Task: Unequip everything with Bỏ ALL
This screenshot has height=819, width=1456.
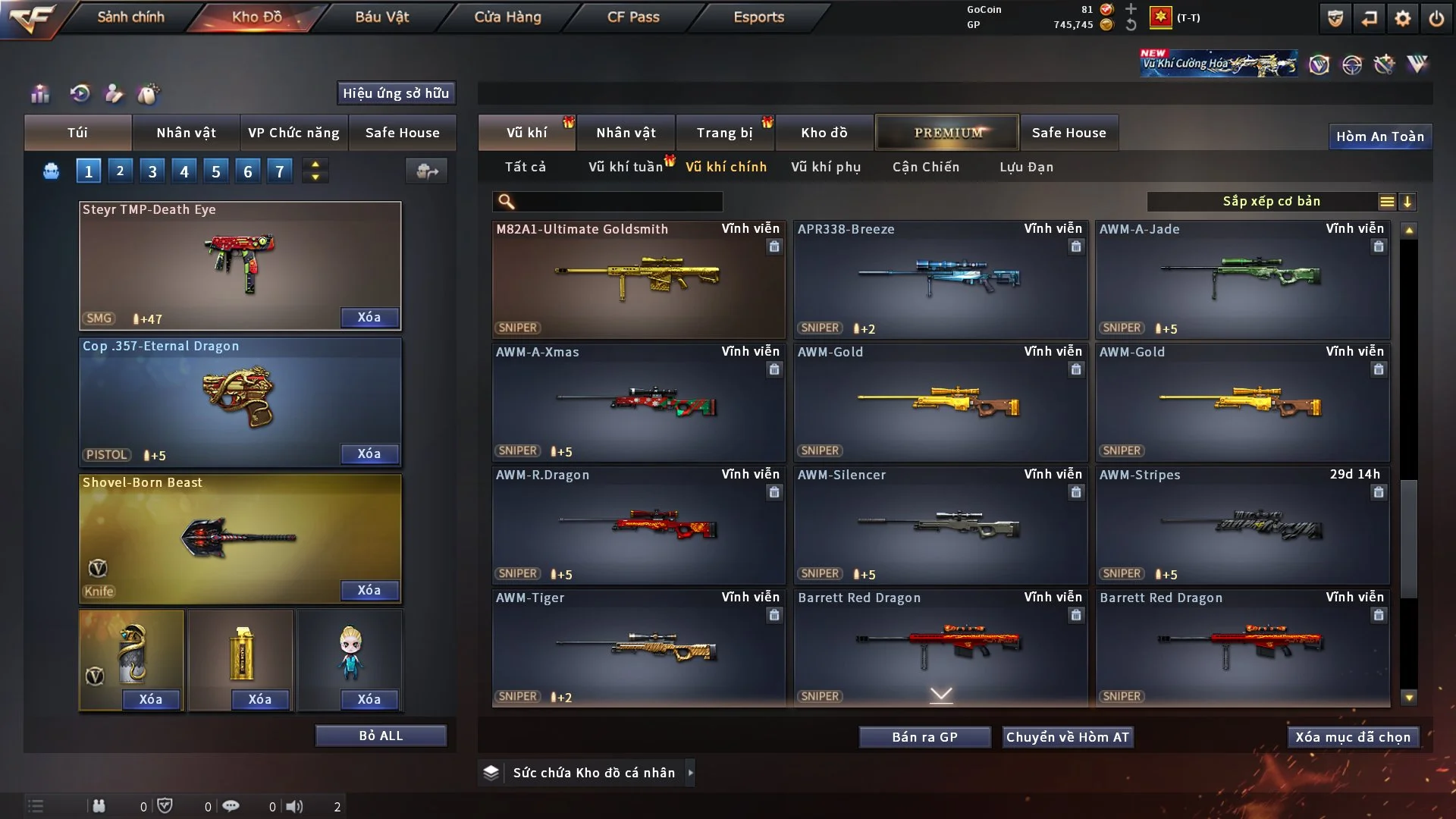Action: click(x=381, y=736)
